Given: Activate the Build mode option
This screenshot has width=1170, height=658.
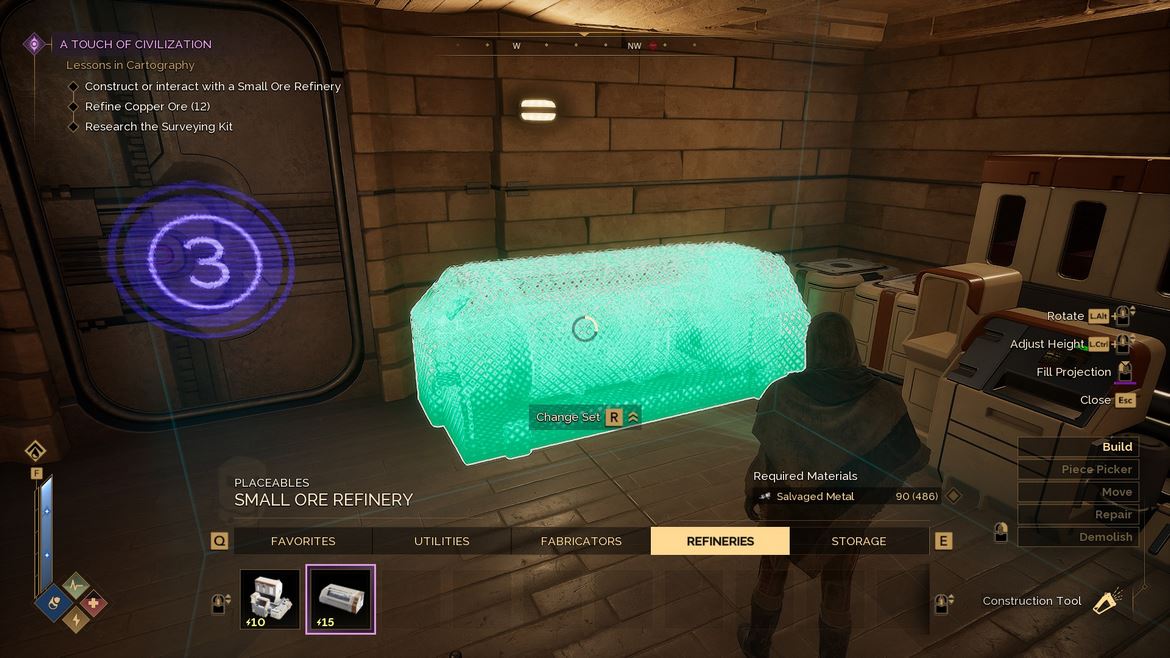Looking at the screenshot, I should (x=1077, y=447).
